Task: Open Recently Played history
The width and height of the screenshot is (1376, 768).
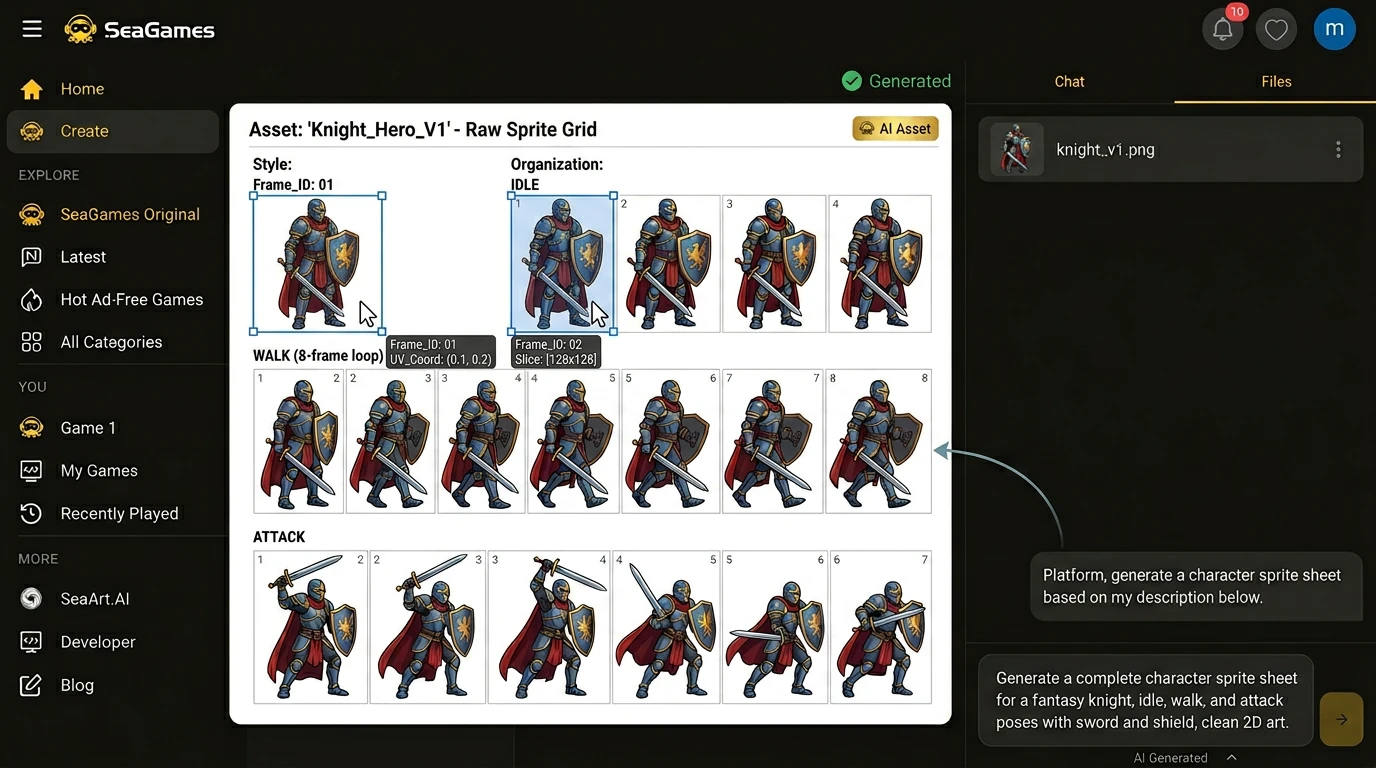Action: [x=119, y=514]
